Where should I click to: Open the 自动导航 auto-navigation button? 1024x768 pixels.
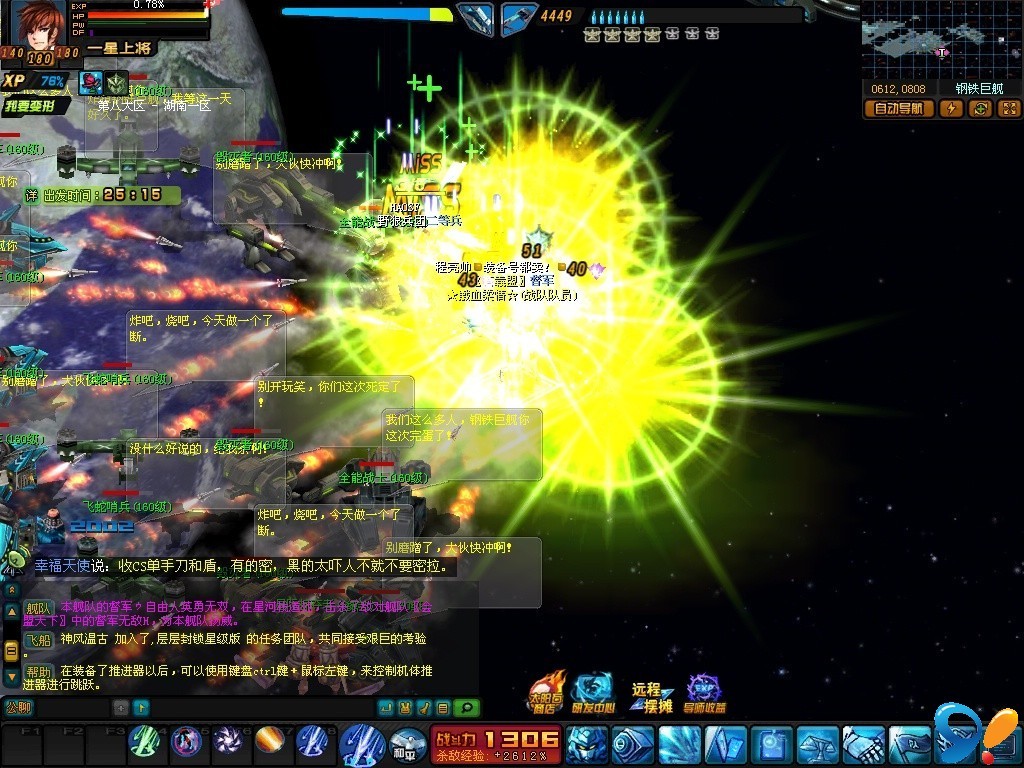click(898, 109)
